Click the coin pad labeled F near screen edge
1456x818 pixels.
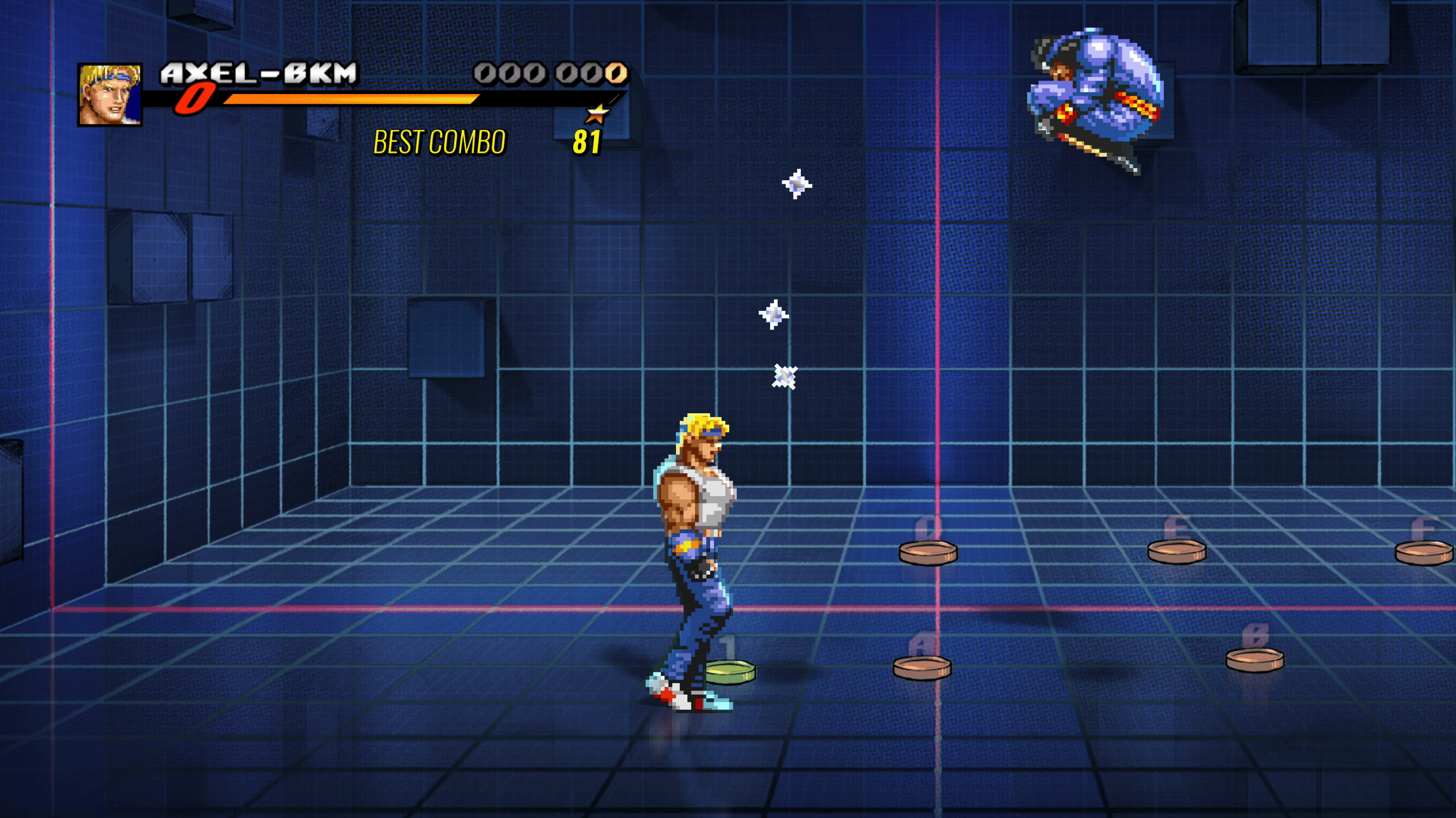(1428, 553)
